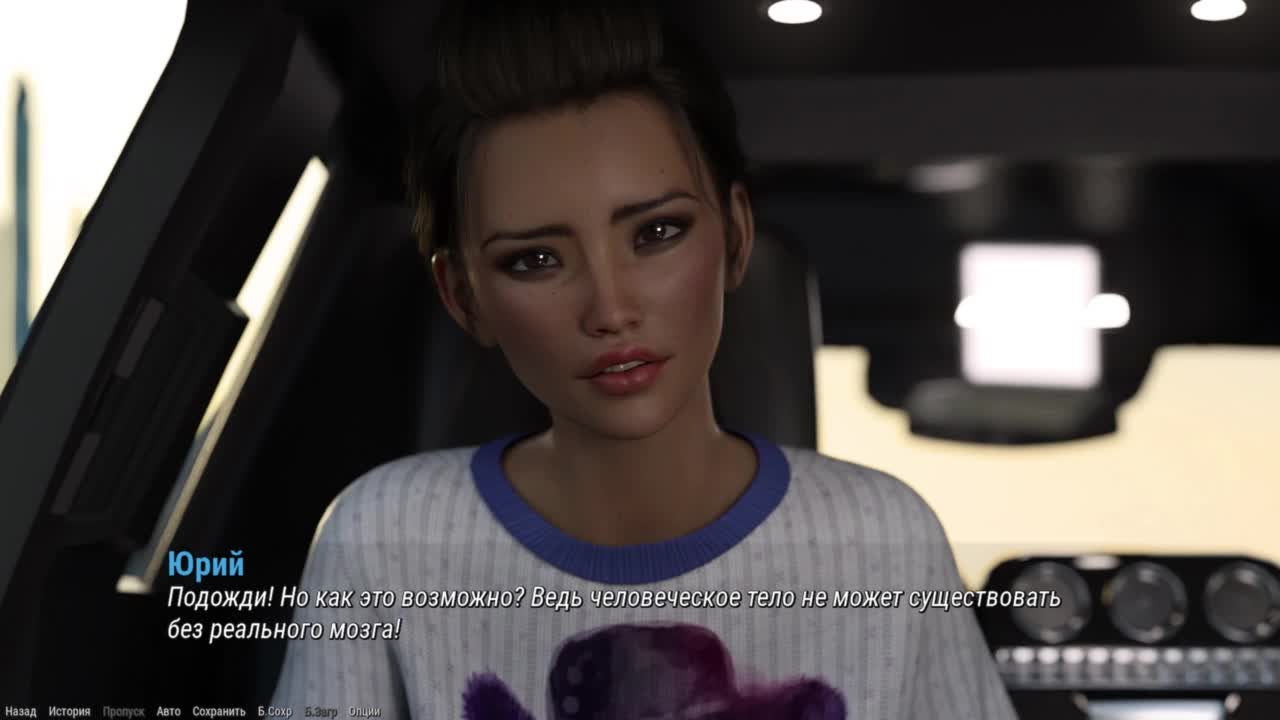This screenshot has height=720, width=1280.
Task: Open the Опции options menu
Action: (x=364, y=712)
